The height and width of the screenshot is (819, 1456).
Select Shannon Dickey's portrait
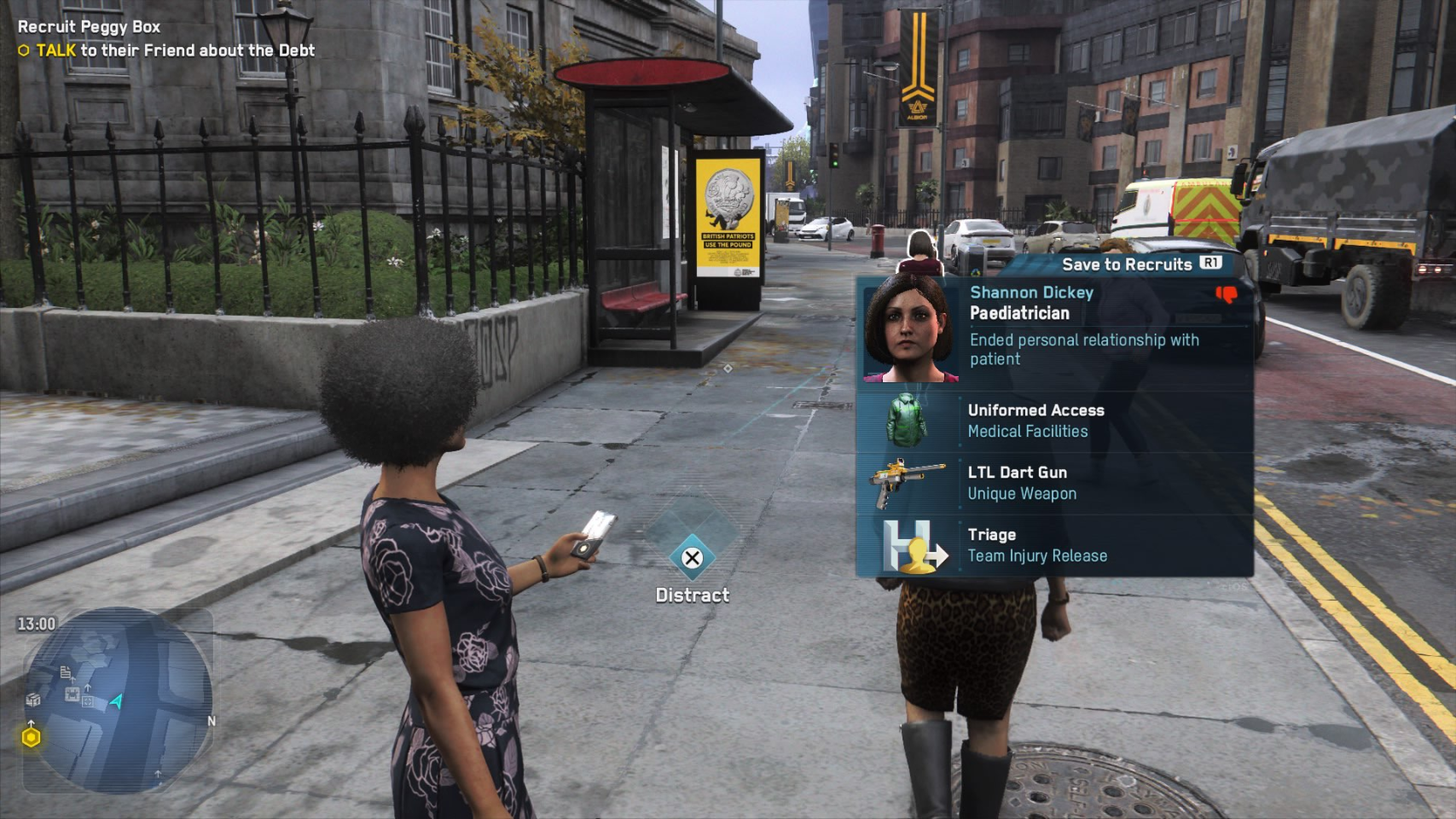click(910, 330)
